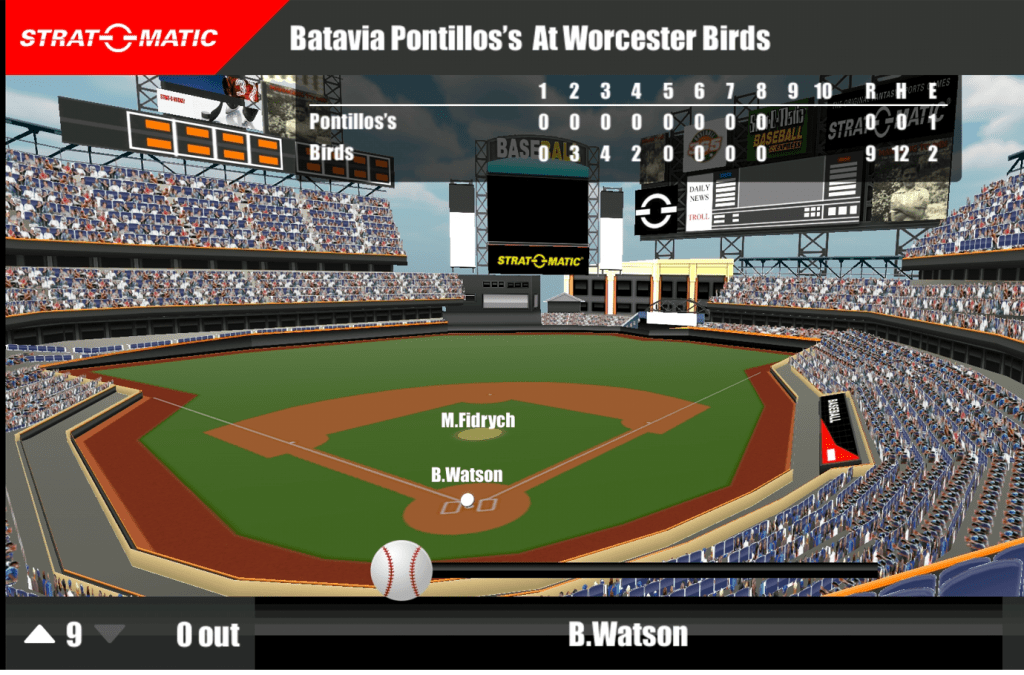Click the baseball slider handle
This screenshot has height=675, width=1024.
[x=401, y=570]
